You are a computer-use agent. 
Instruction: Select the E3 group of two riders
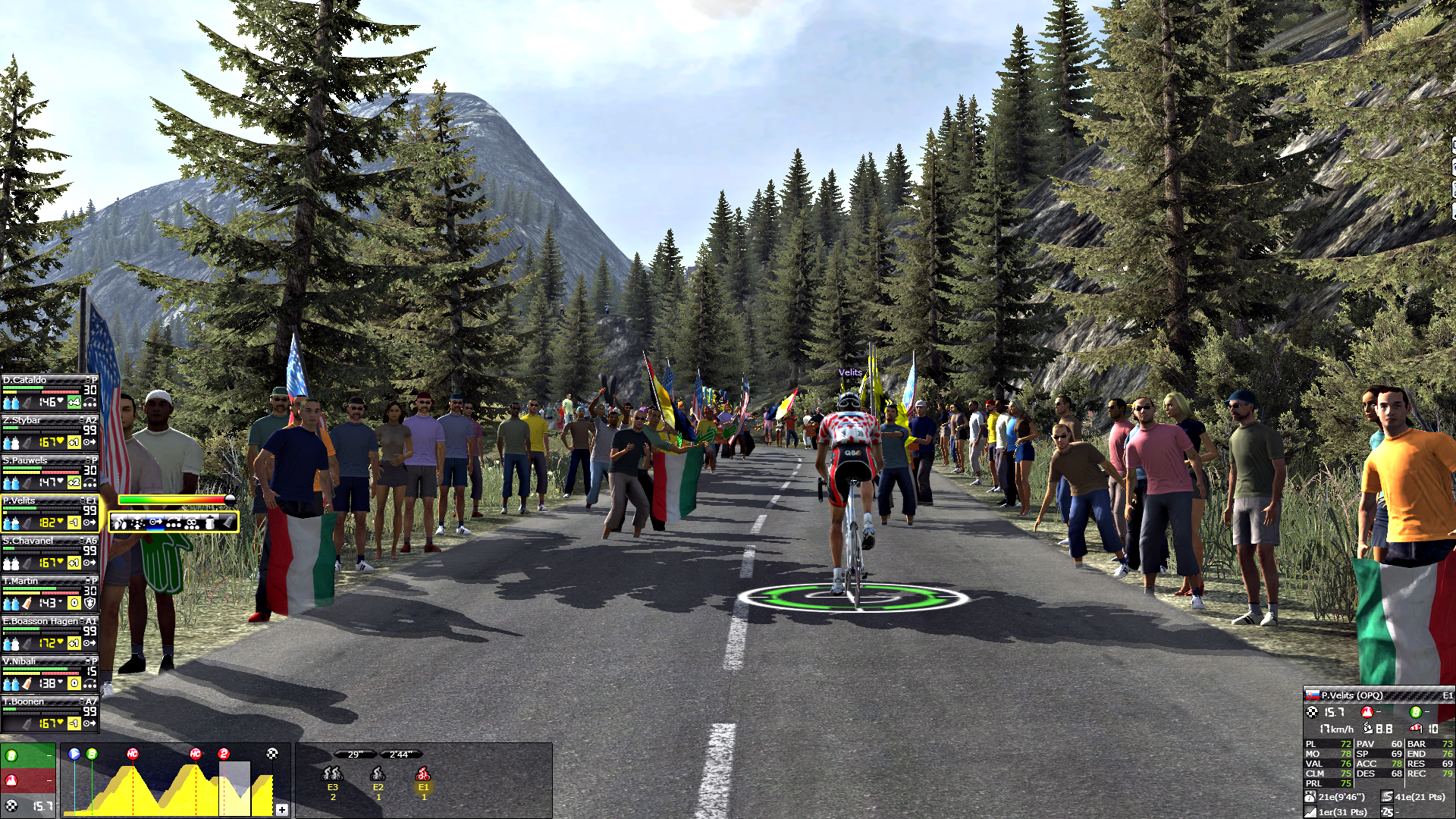[332, 774]
